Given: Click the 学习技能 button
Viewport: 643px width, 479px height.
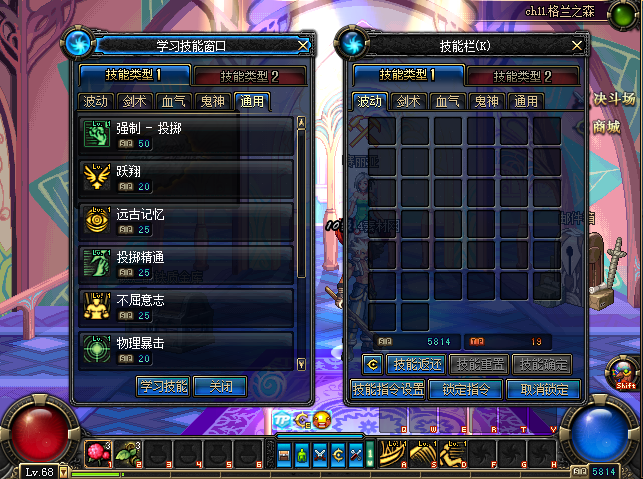Looking at the screenshot, I should point(163,386).
